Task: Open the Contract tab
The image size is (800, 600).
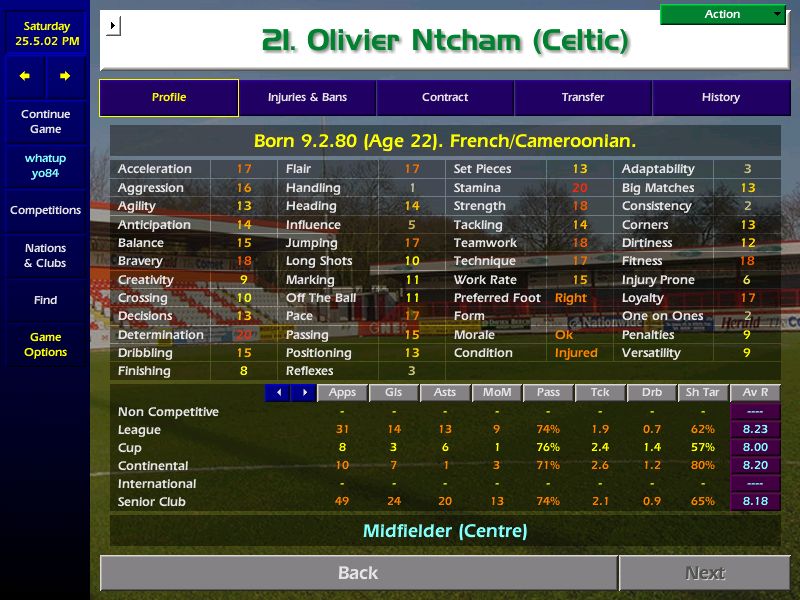Action: (445, 98)
